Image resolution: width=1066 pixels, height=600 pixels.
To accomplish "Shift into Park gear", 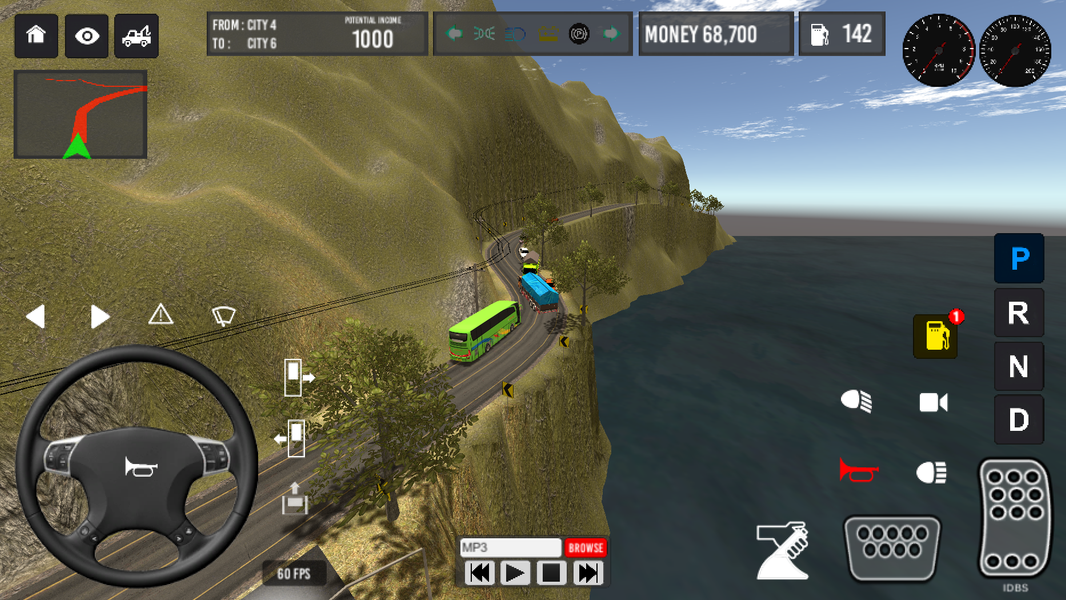I will pos(1019,259).
